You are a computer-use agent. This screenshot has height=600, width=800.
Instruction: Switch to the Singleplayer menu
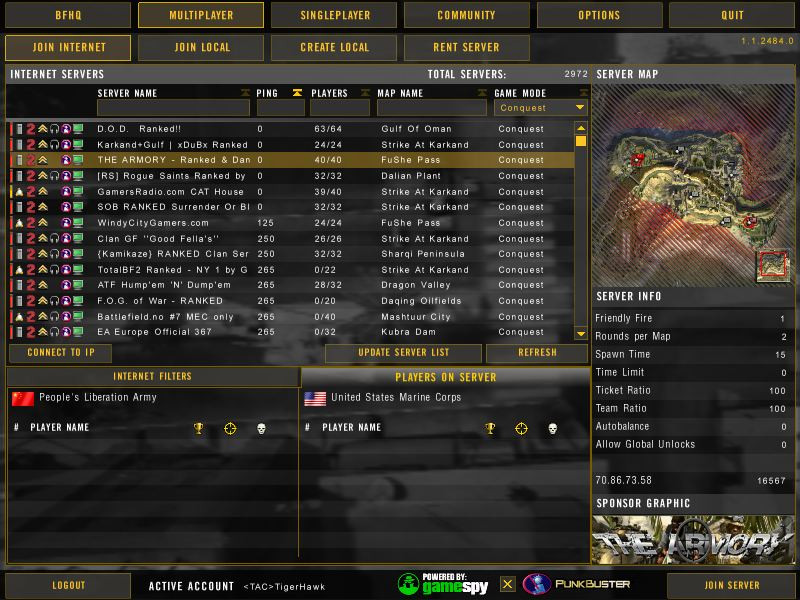click(x=334, y=15)
